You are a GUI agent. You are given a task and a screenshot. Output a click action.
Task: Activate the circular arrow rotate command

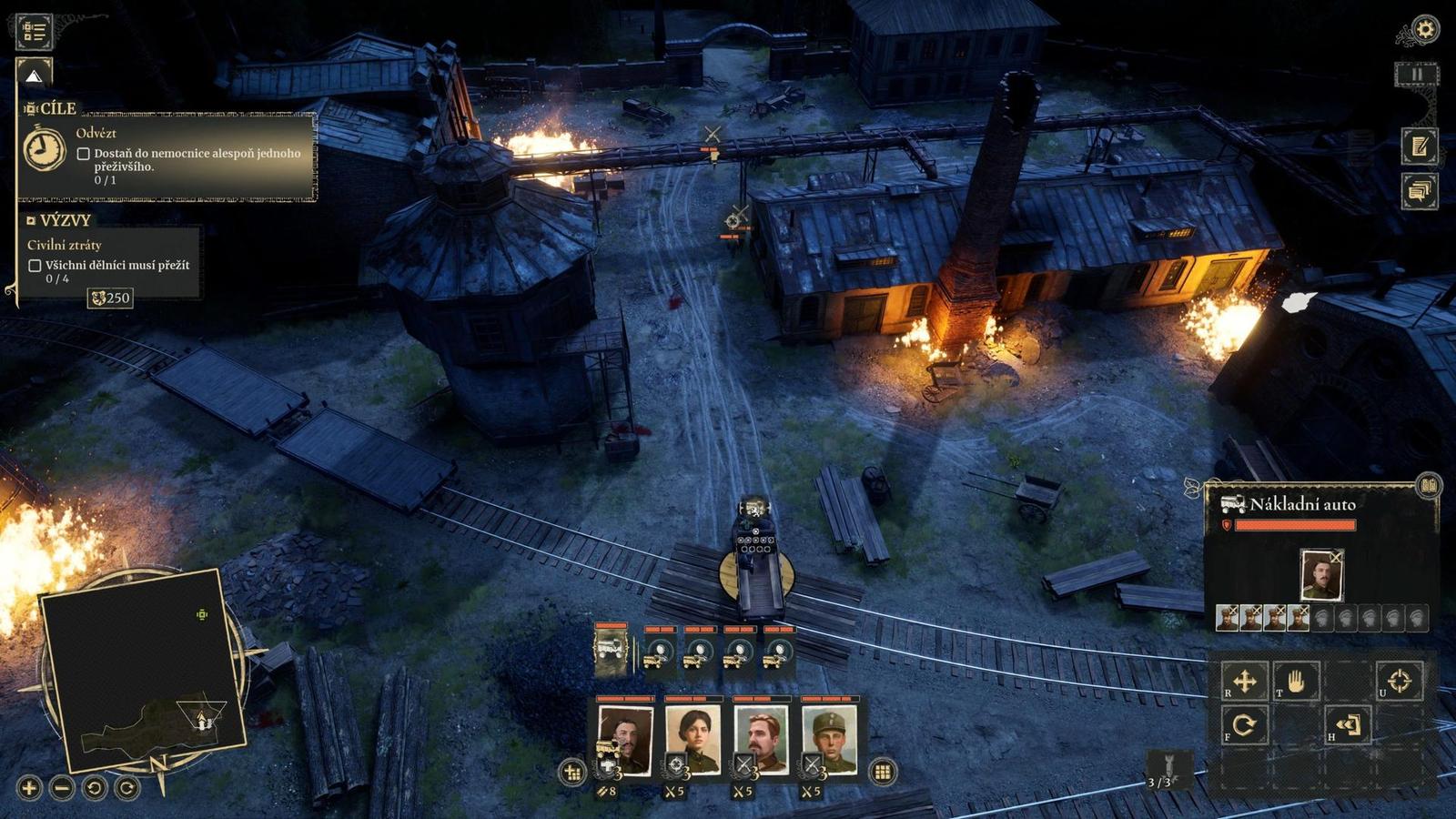click(1244, 725)
